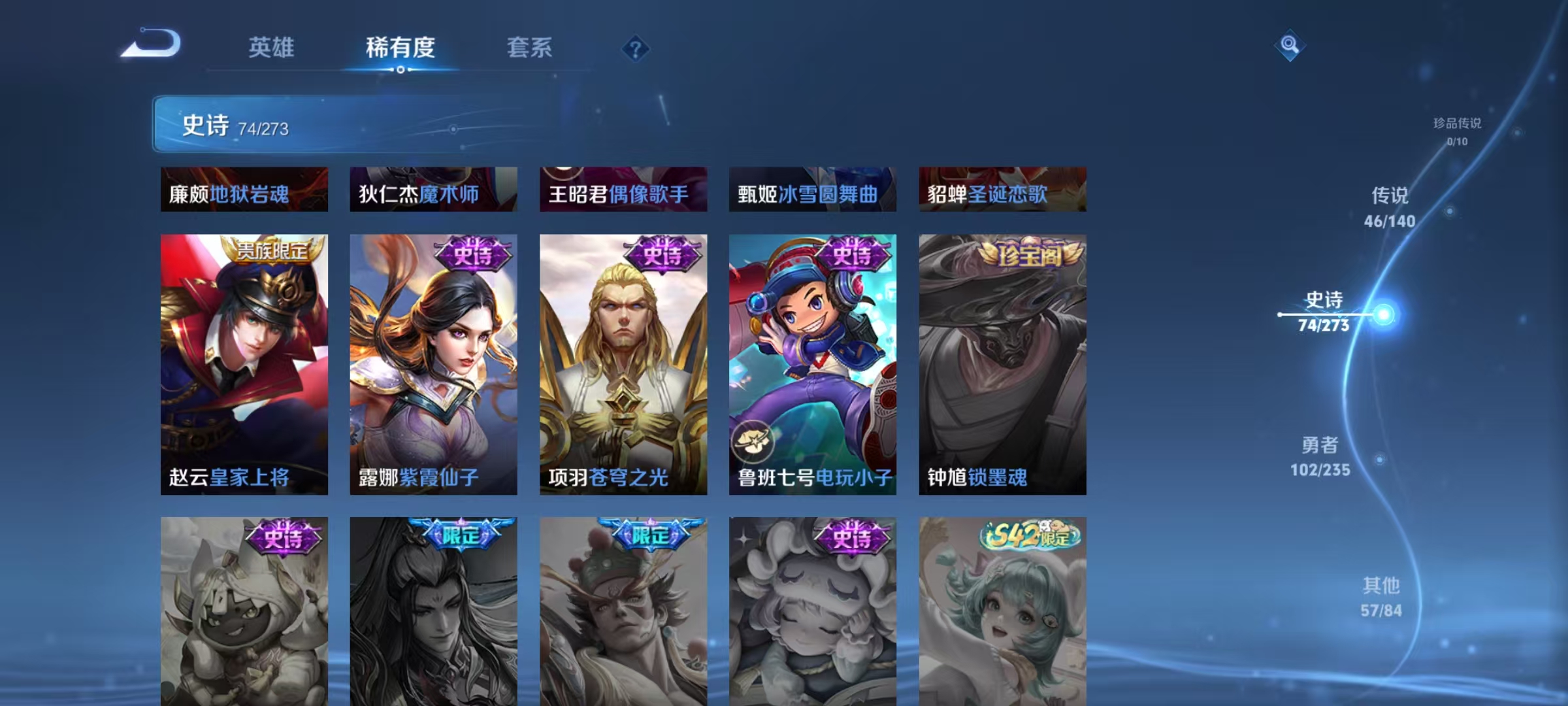1568x706 pixels.
Task: Jump to the 传说 rarity section
Action: click(x=1390, y=204)
